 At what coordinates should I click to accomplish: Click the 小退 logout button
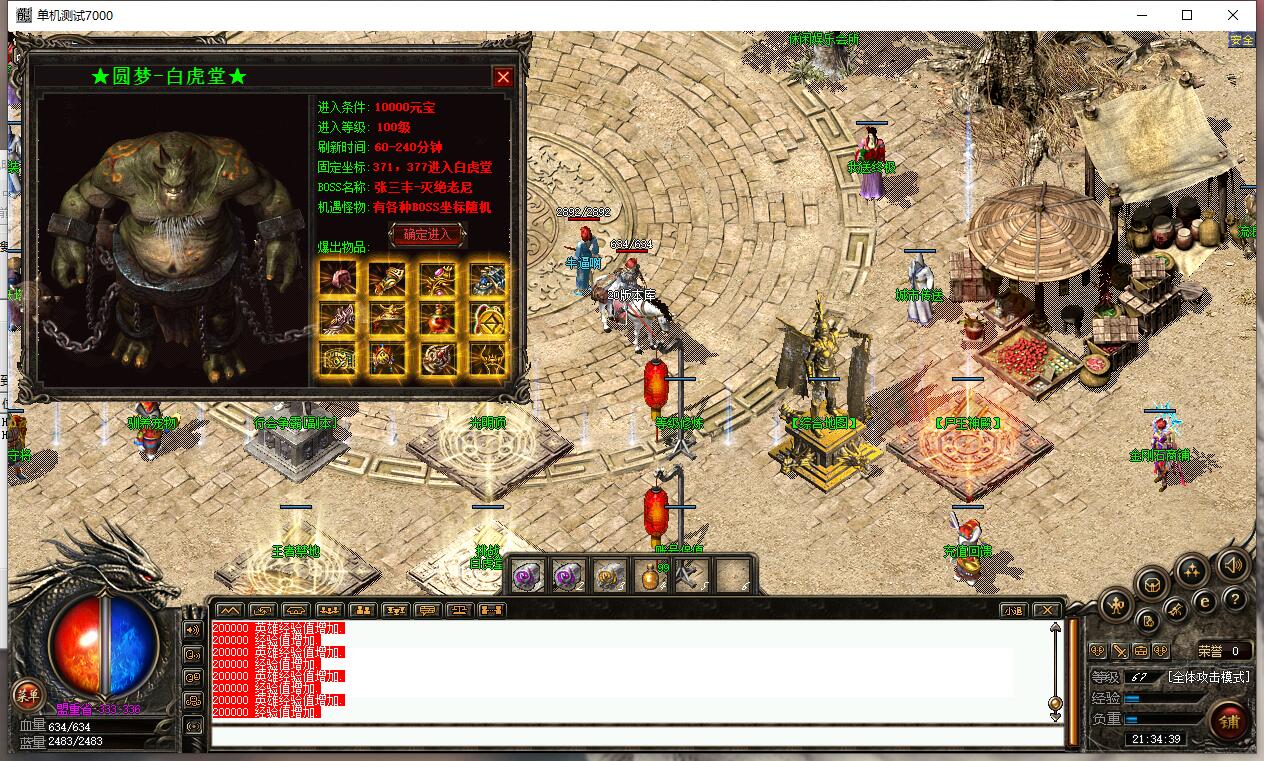pyautogui.click(x=1013, y=610)
